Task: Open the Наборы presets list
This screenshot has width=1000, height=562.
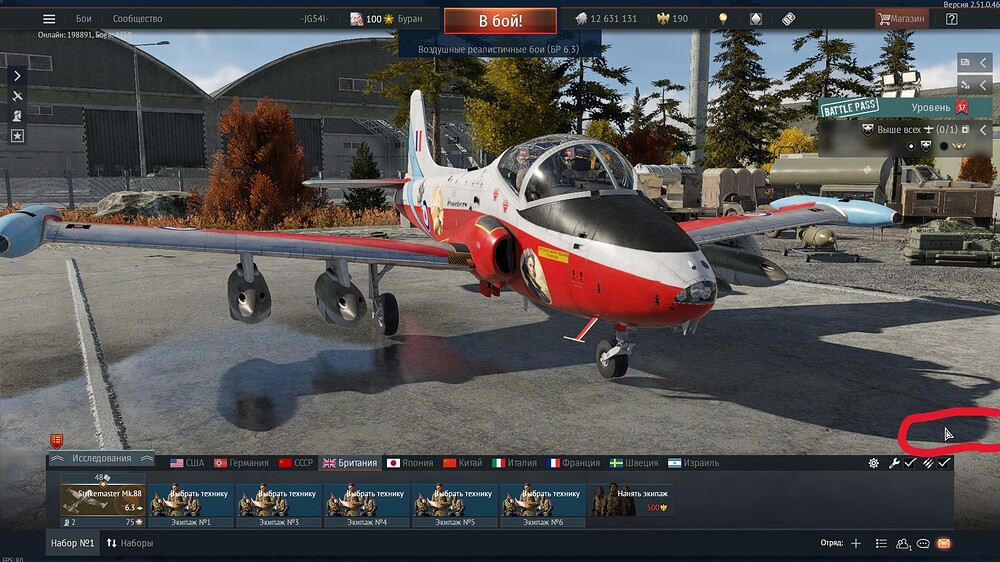Action: tap(130, 543)
